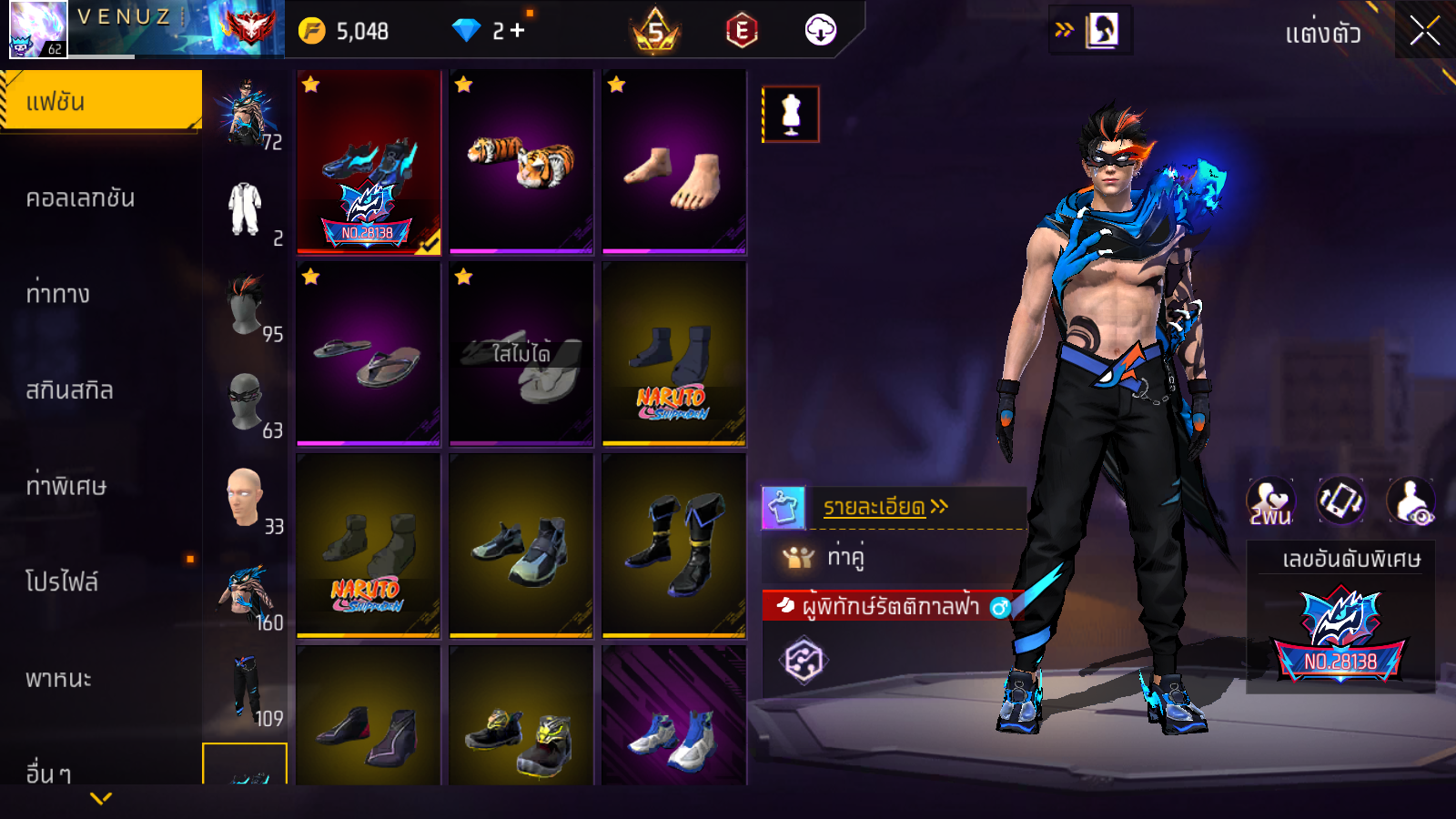This screenshot has height=819, width=1456.
Task: Select the สกินสกิล tab
Action: [69, 390]
